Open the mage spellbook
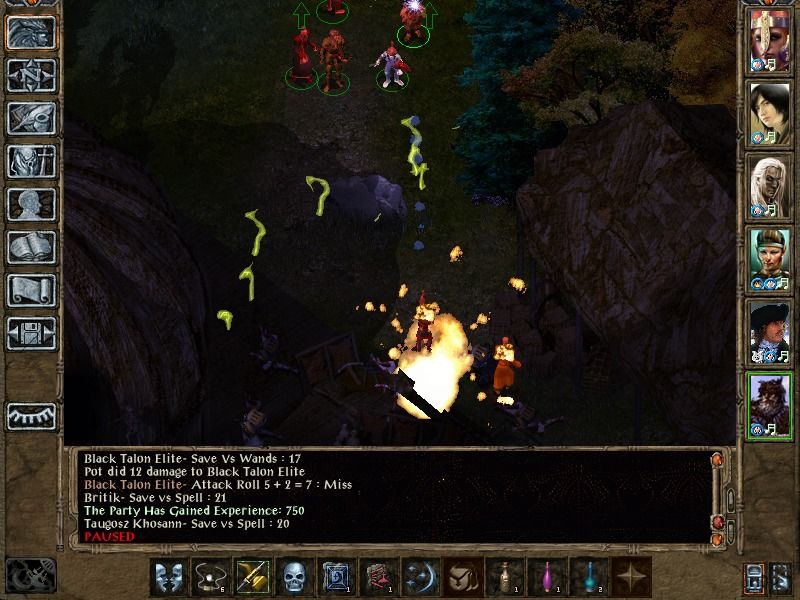The height and width of the screenshot is (600, 800). click(31, 247)
